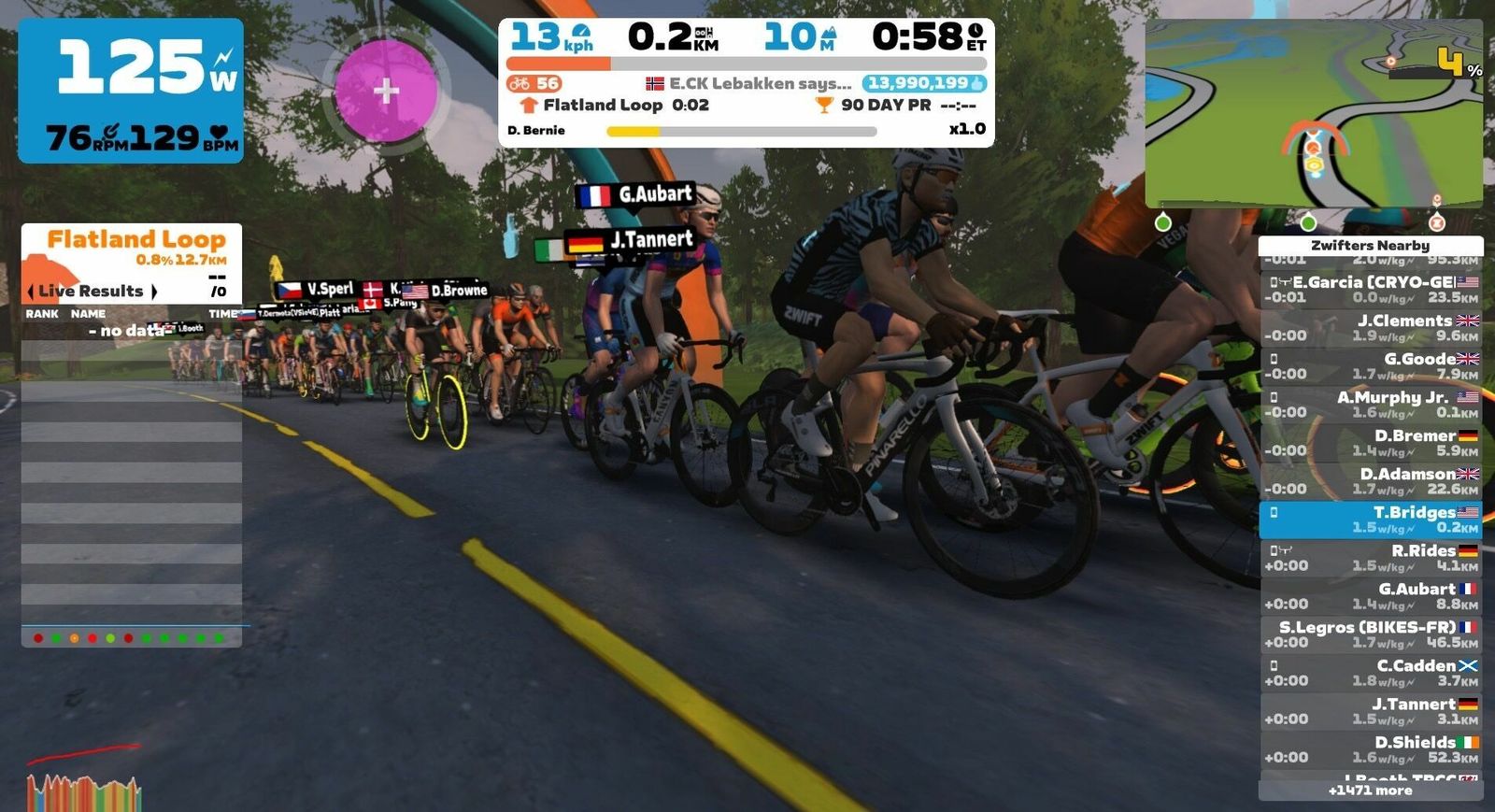
Task: Click the right arrow beside Live Results
Action: click(x=154, y=292)
